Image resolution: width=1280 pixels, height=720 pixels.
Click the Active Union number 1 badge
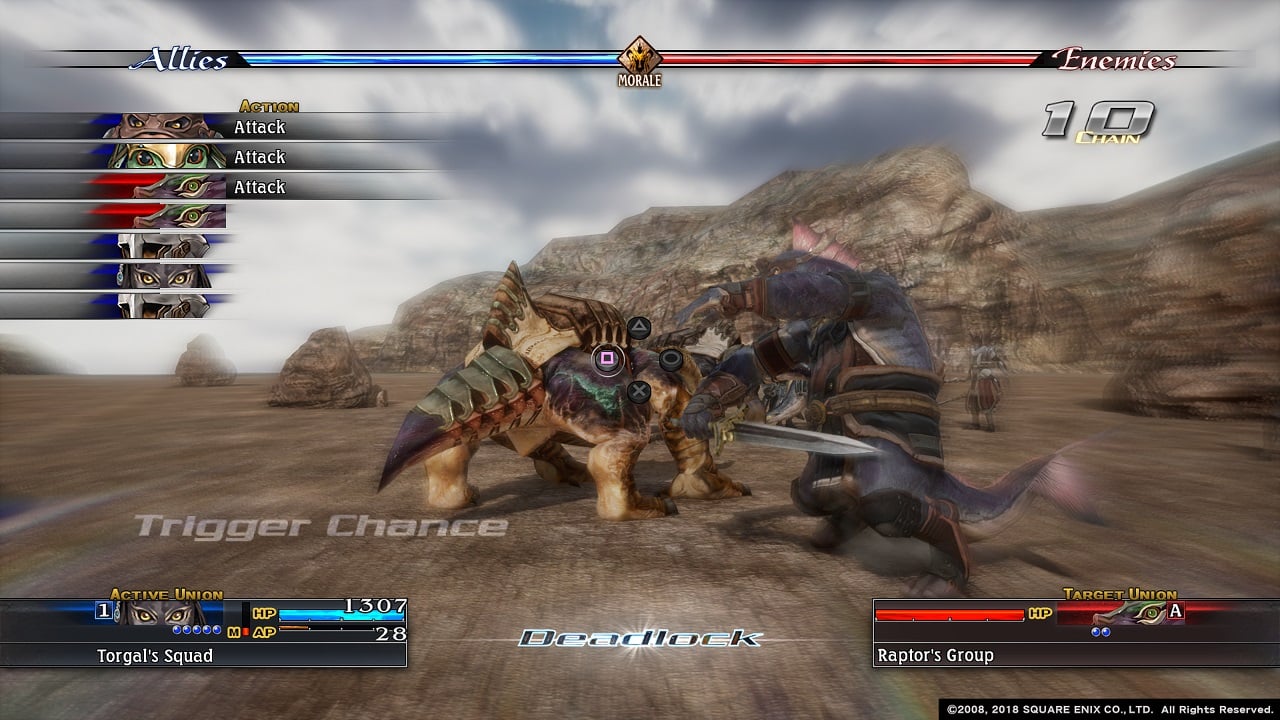(104, 611)
